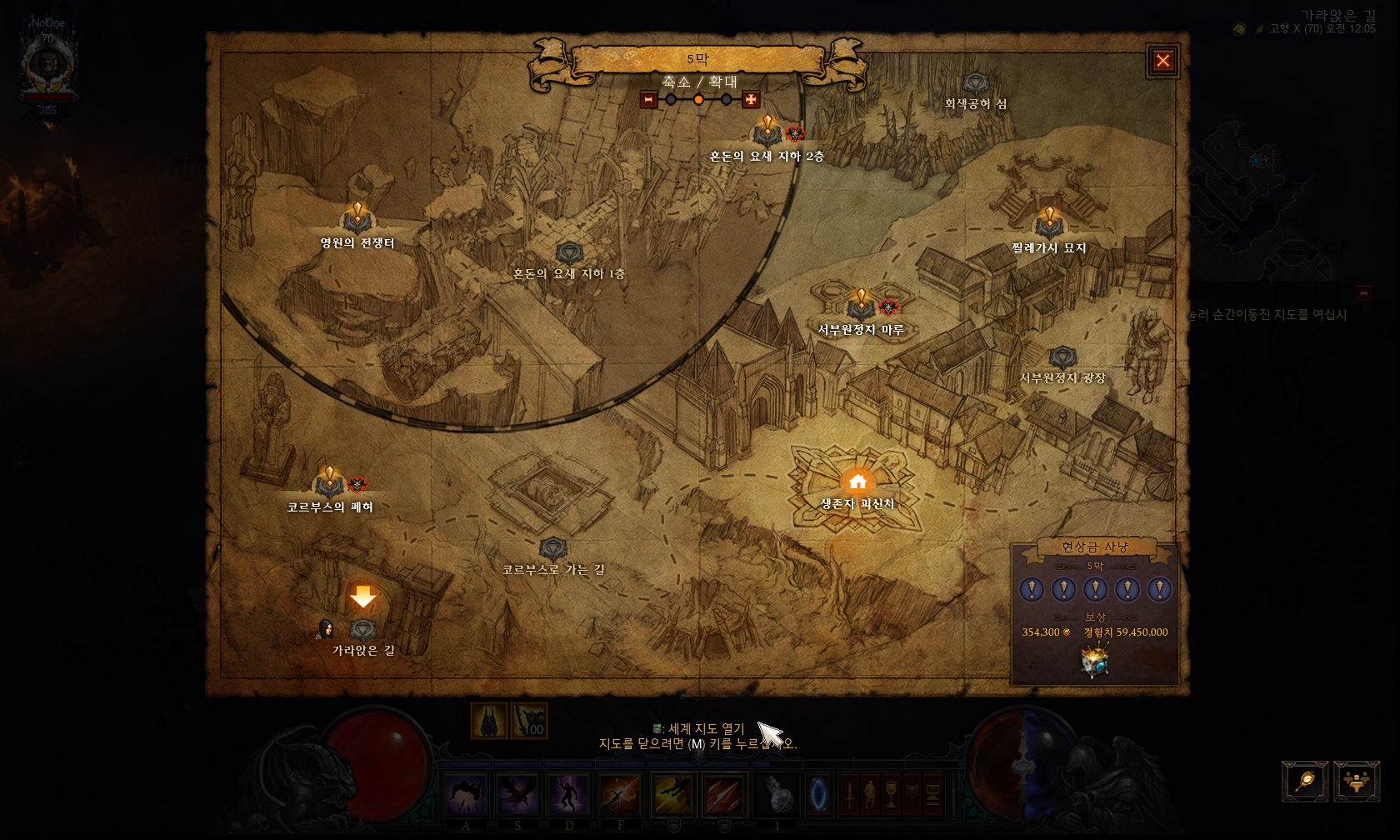The width and height of the screenshot is (1400, 840).
Task: Choose the 서부원정지 광장 waypoint
Action: point(1062,358)
